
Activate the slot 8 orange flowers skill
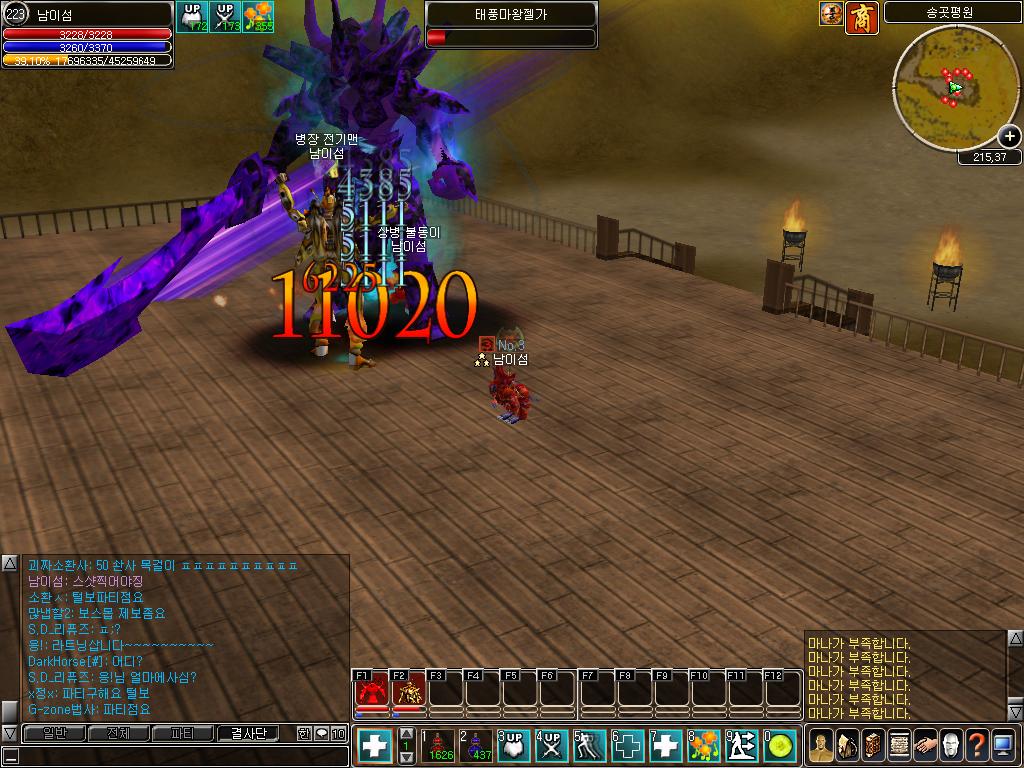click(x=703, y=745)
